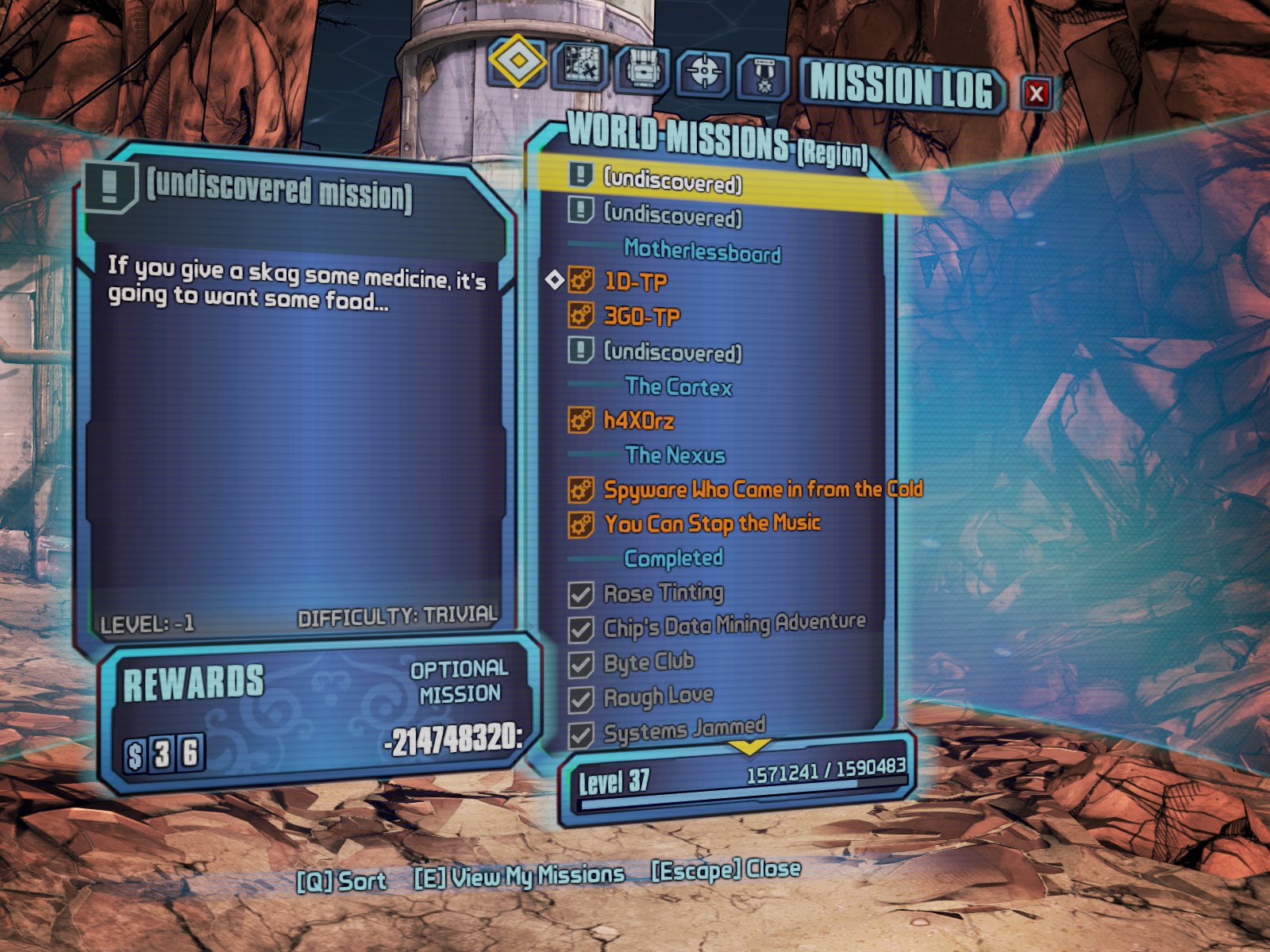Open the completed Rough Love mission

[658, 697]
